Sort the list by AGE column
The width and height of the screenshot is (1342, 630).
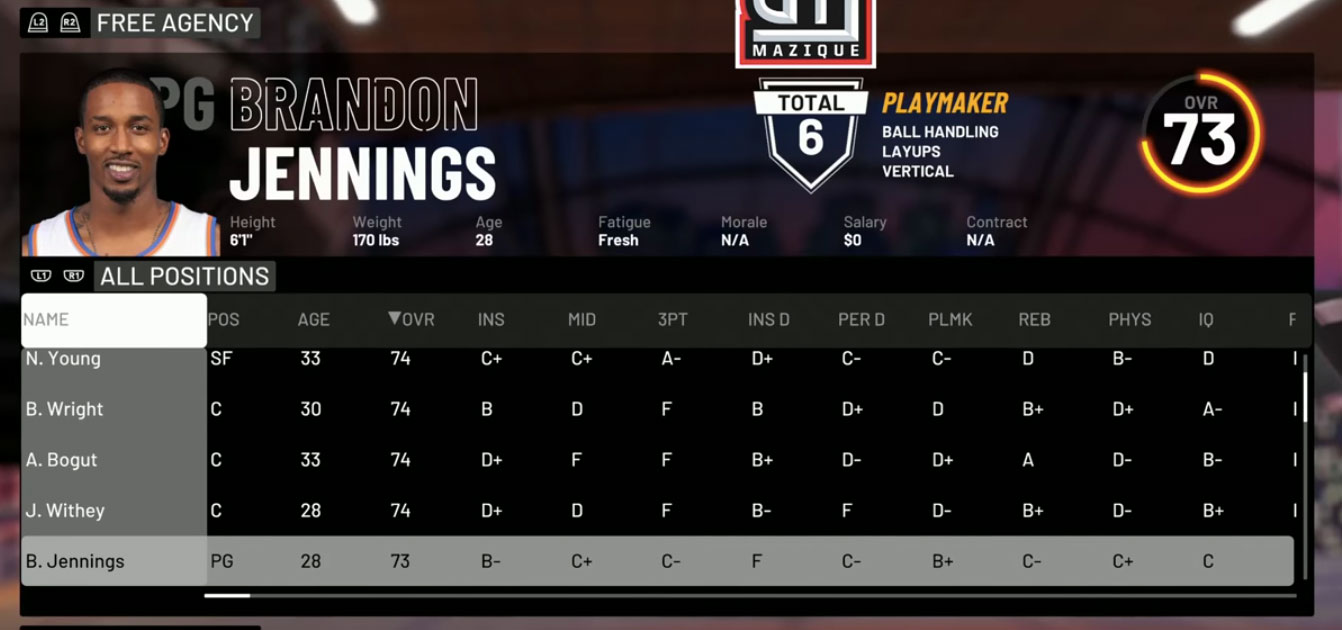click(x=313, y=320)
